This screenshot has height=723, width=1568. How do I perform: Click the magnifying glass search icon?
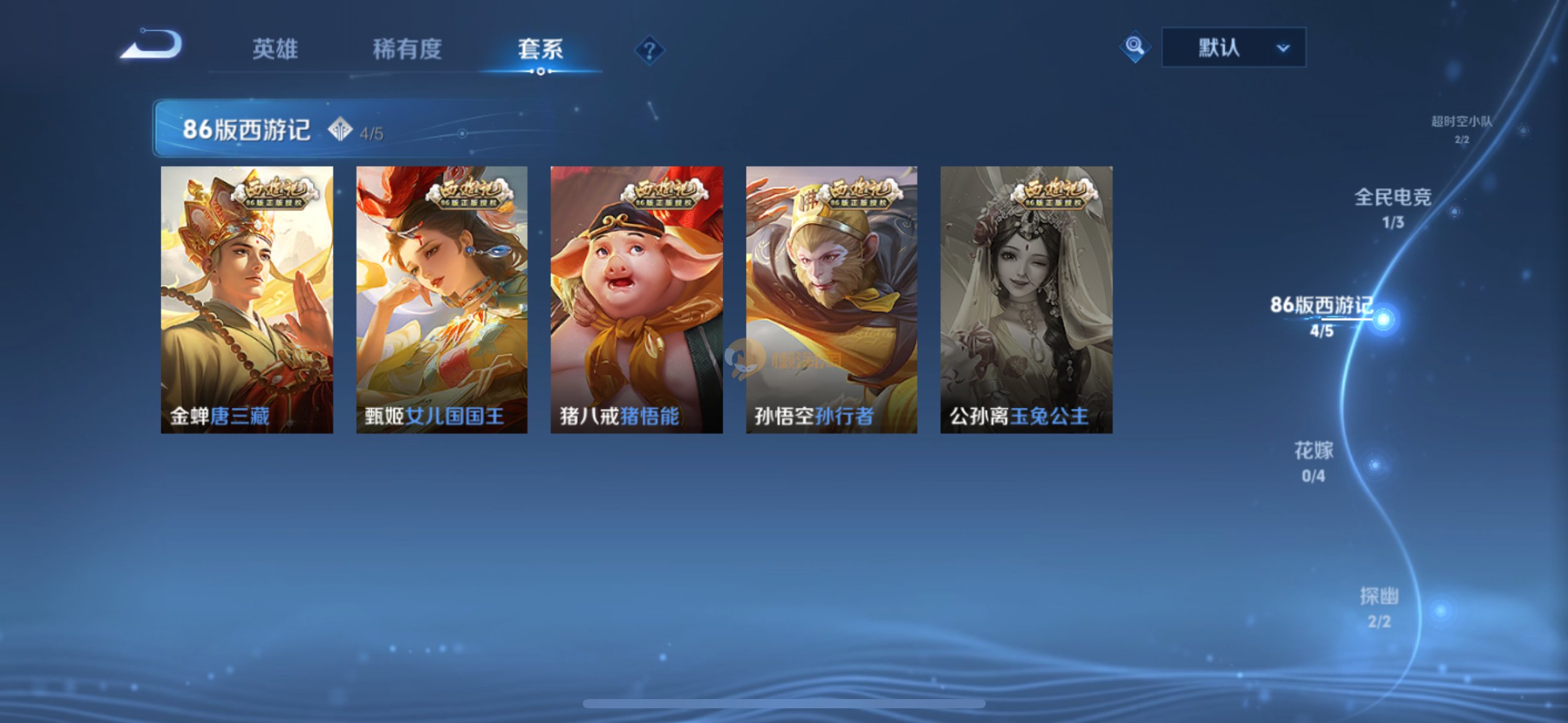[x=1134, y=47]
